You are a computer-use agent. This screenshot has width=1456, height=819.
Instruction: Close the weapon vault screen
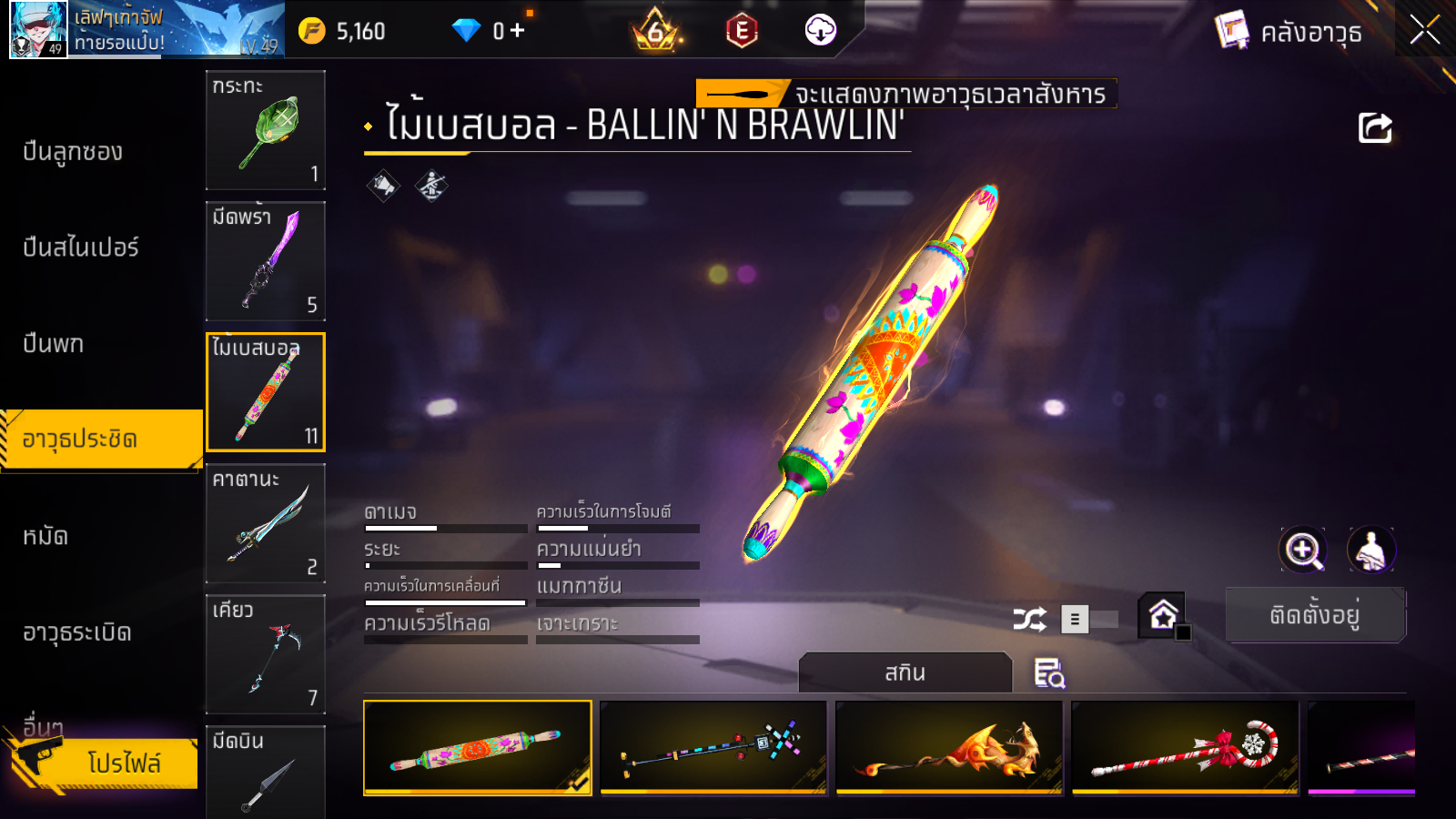pos(1424,30)
